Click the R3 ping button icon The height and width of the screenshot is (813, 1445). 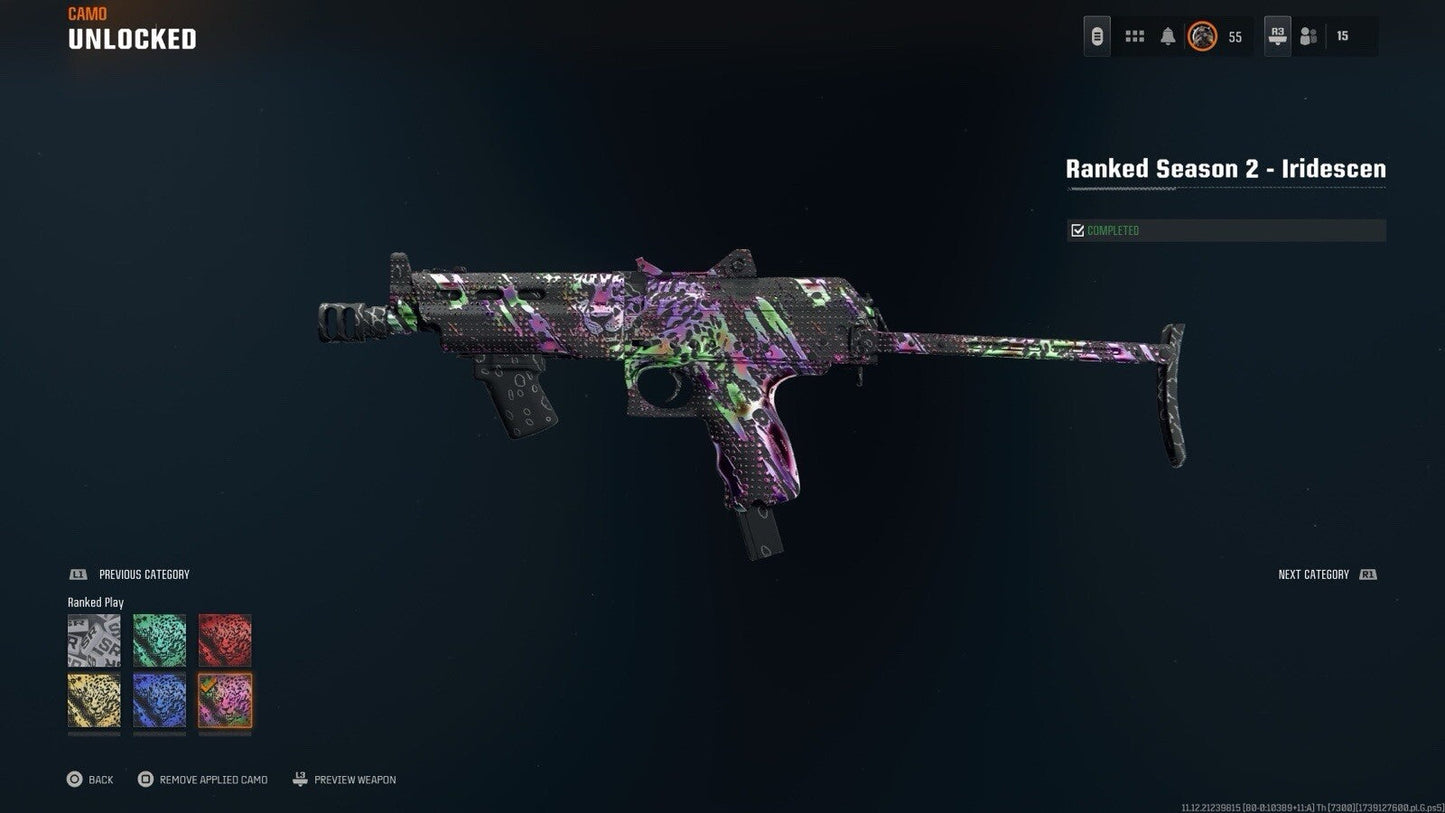point(1277,36)
